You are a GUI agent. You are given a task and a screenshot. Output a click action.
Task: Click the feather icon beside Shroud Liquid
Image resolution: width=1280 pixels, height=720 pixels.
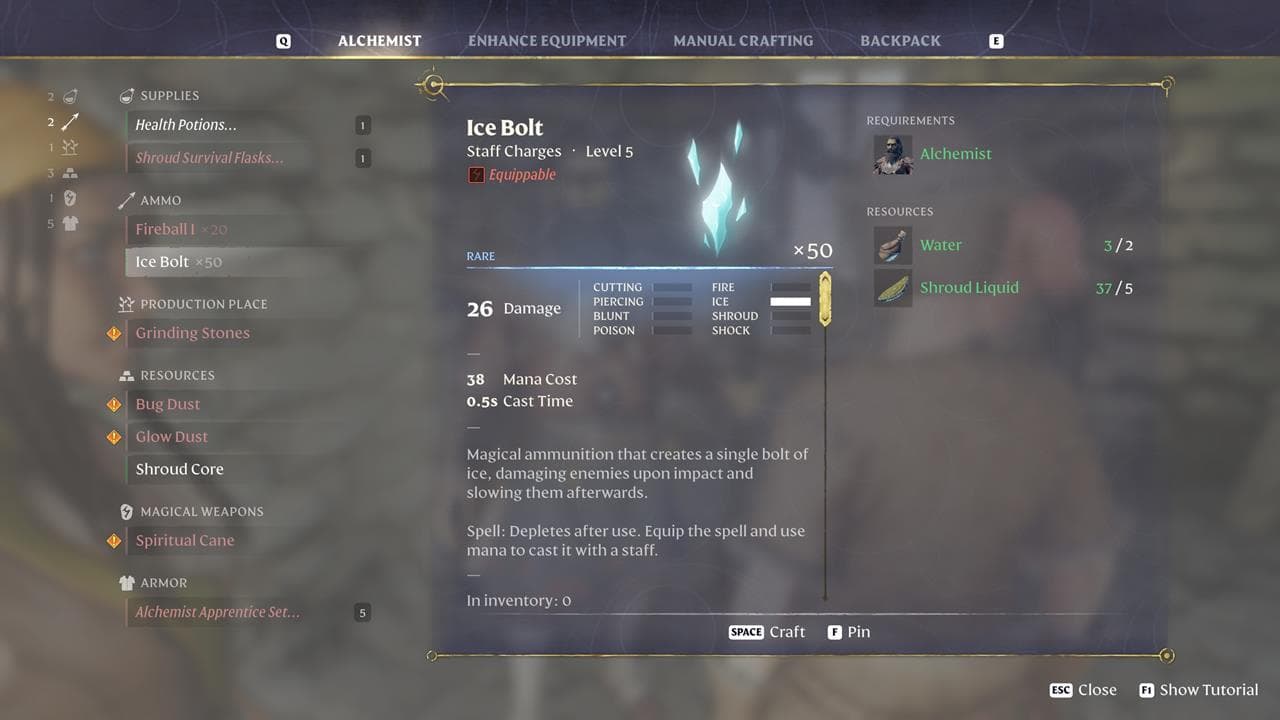tap(893, 287)
